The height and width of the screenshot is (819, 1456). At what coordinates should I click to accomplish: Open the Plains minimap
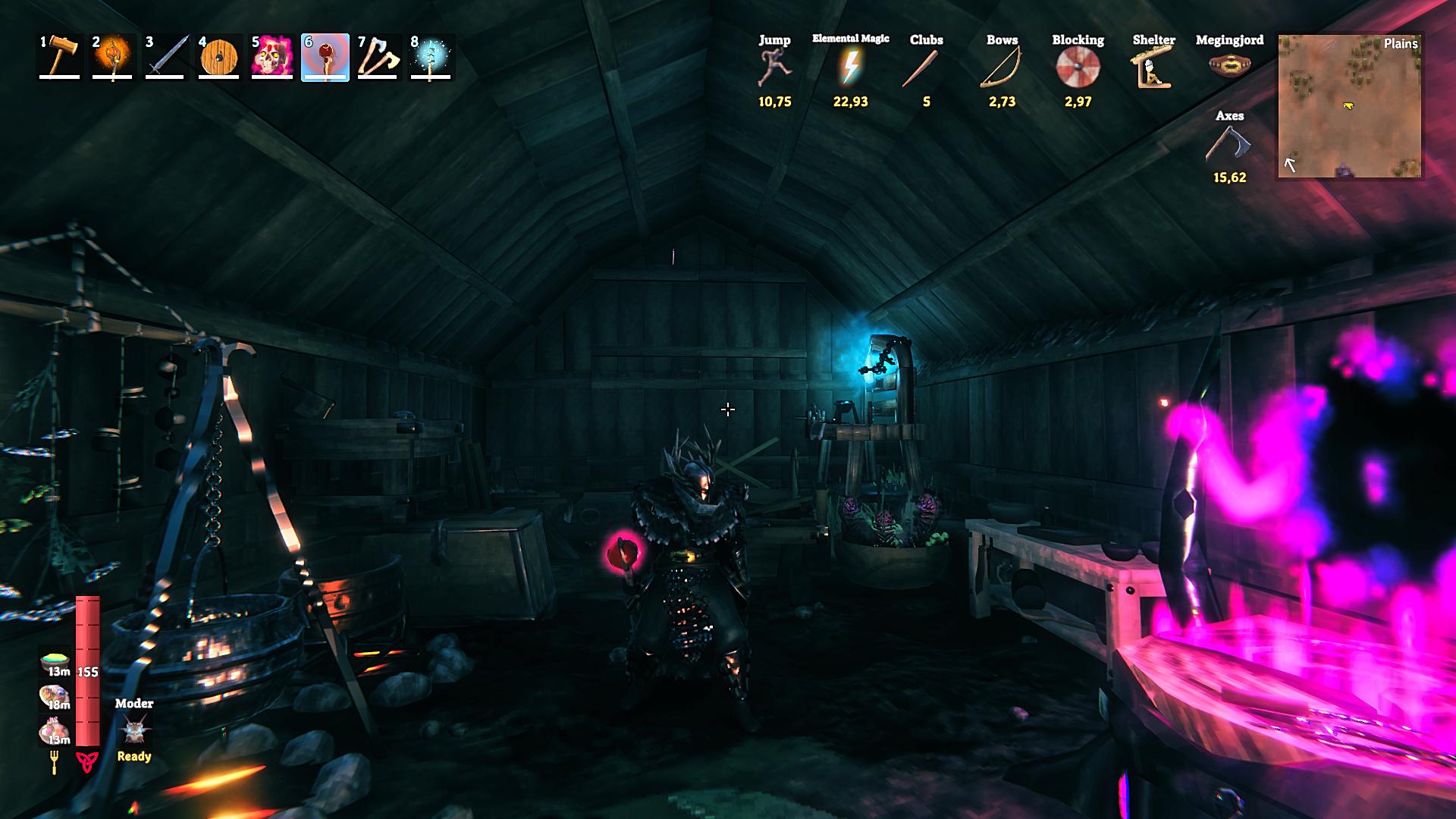pyautogui.click(x=1350, y=106)
